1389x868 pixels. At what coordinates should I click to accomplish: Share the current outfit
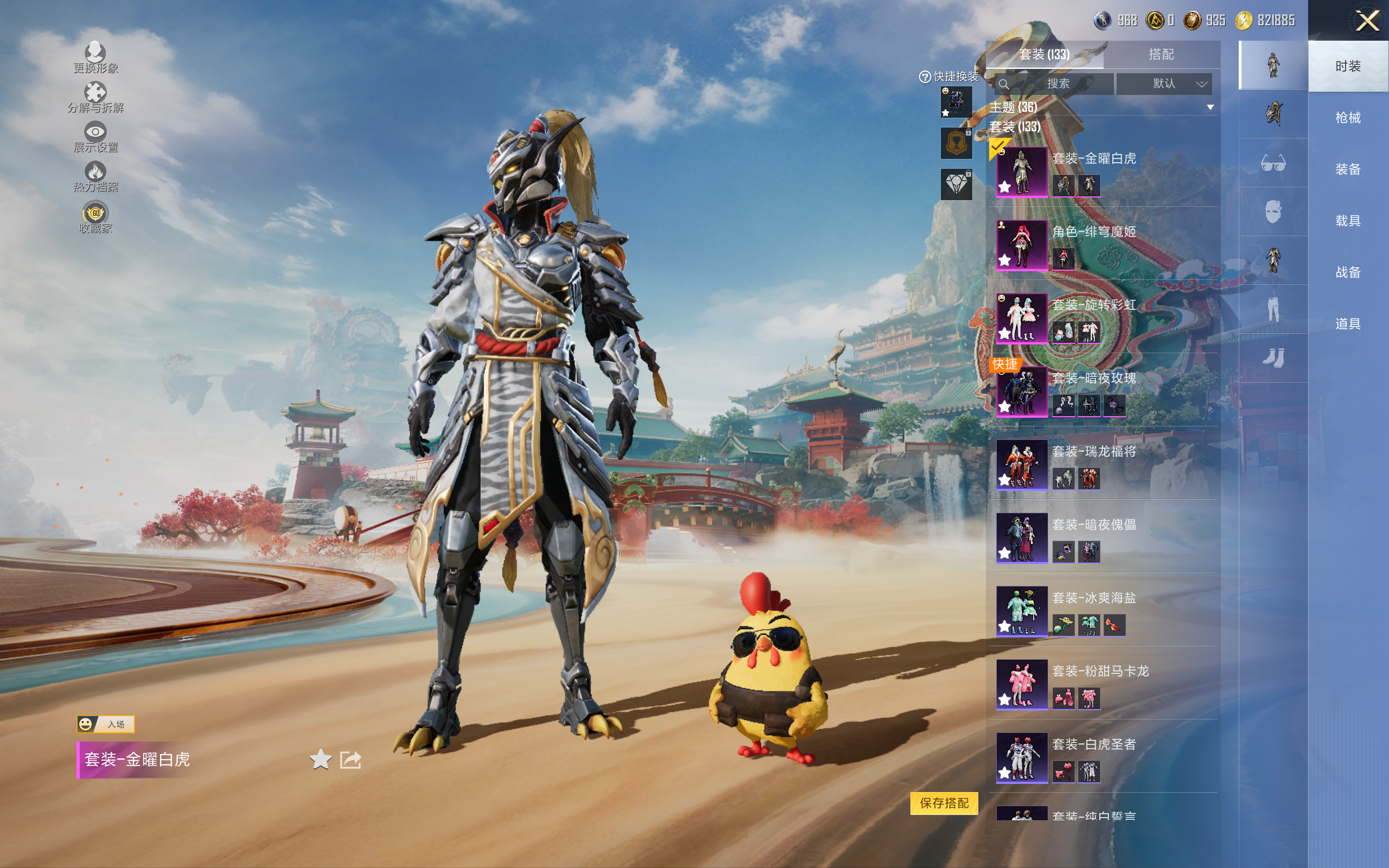[x=351, y=759]
